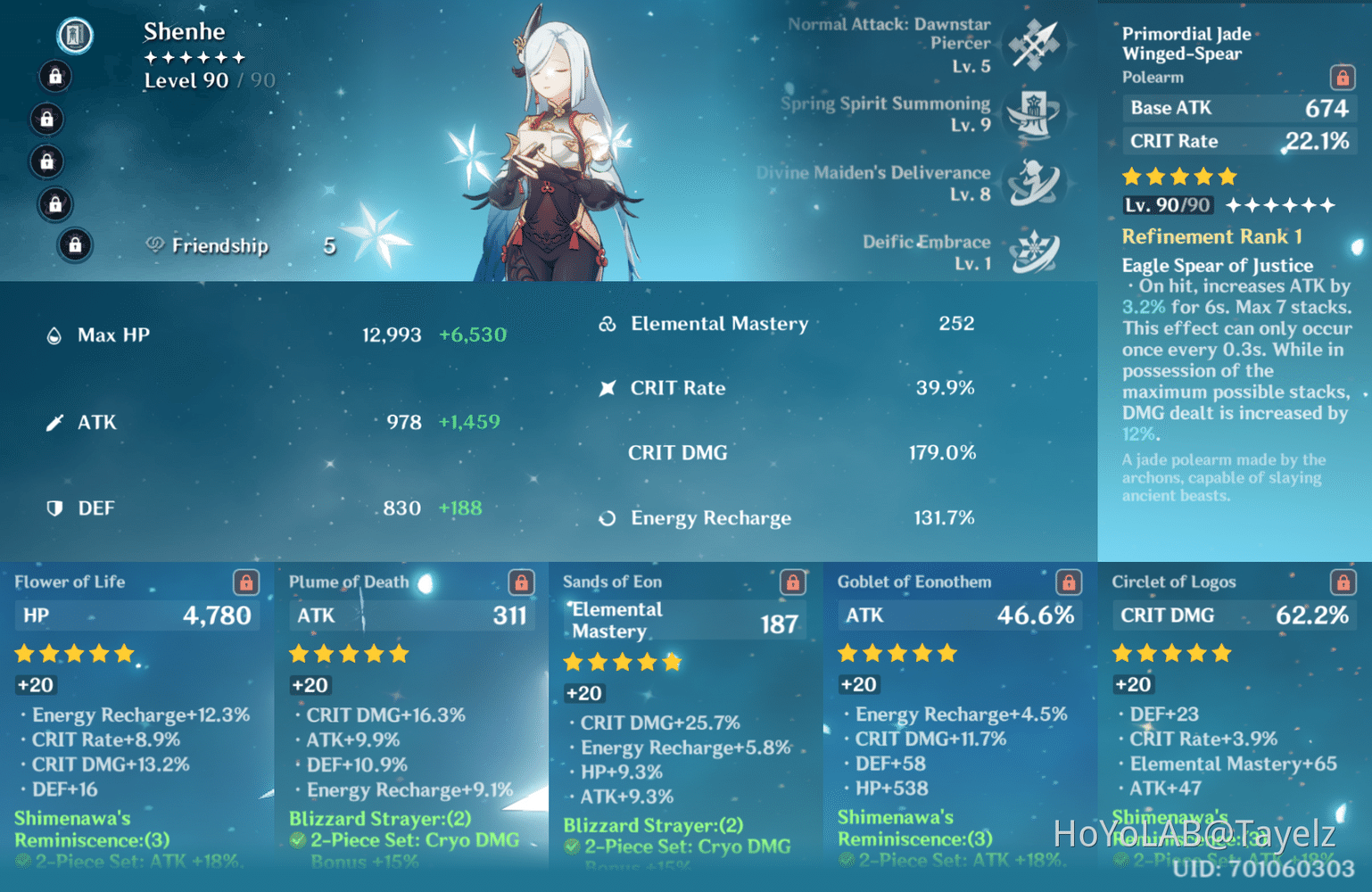The height and width of the screenshot is (892, 1372).
Task: Click the Refinement Rank 1 label
Action: click(x=1212, y=236)
